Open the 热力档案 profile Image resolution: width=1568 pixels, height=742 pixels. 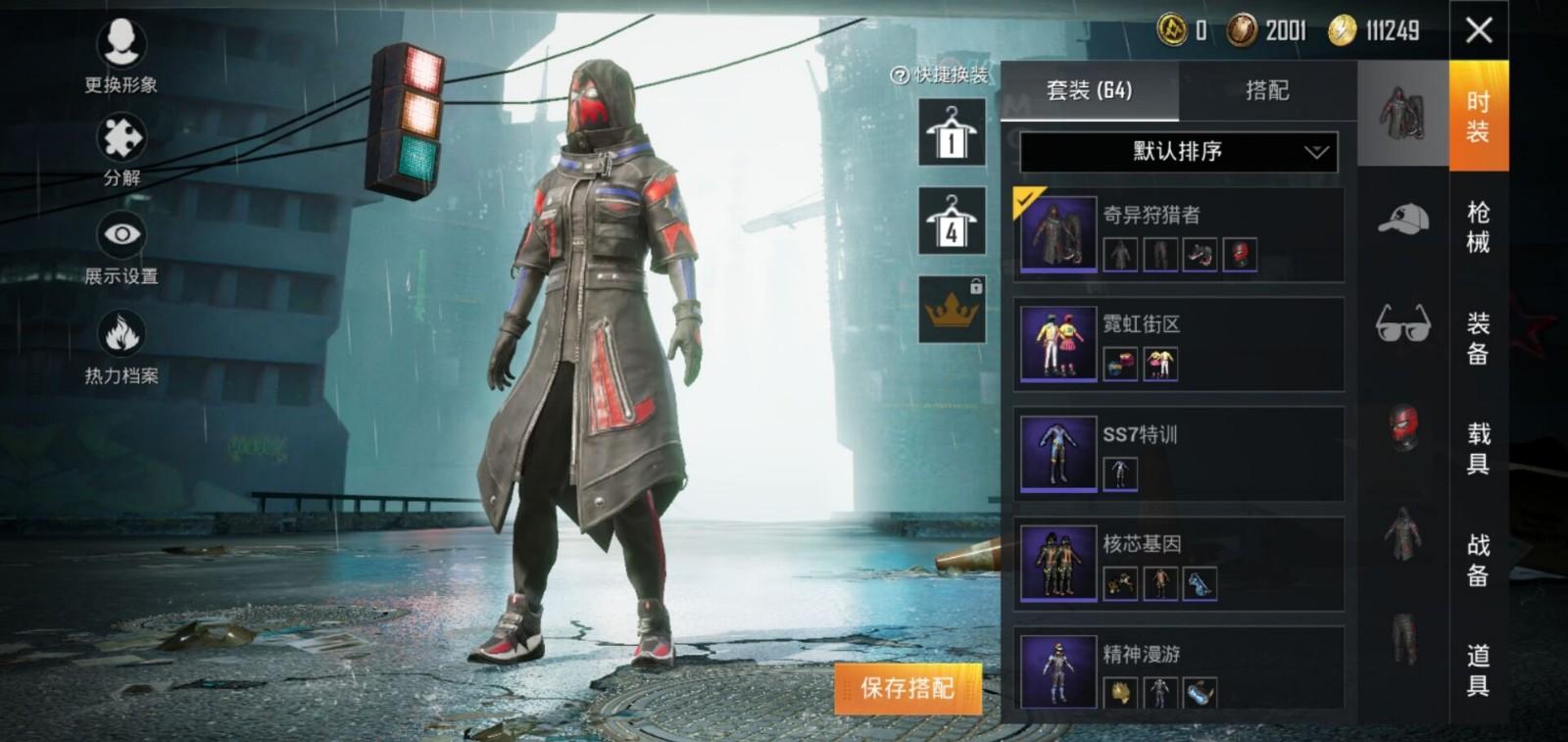coord(122,345)
